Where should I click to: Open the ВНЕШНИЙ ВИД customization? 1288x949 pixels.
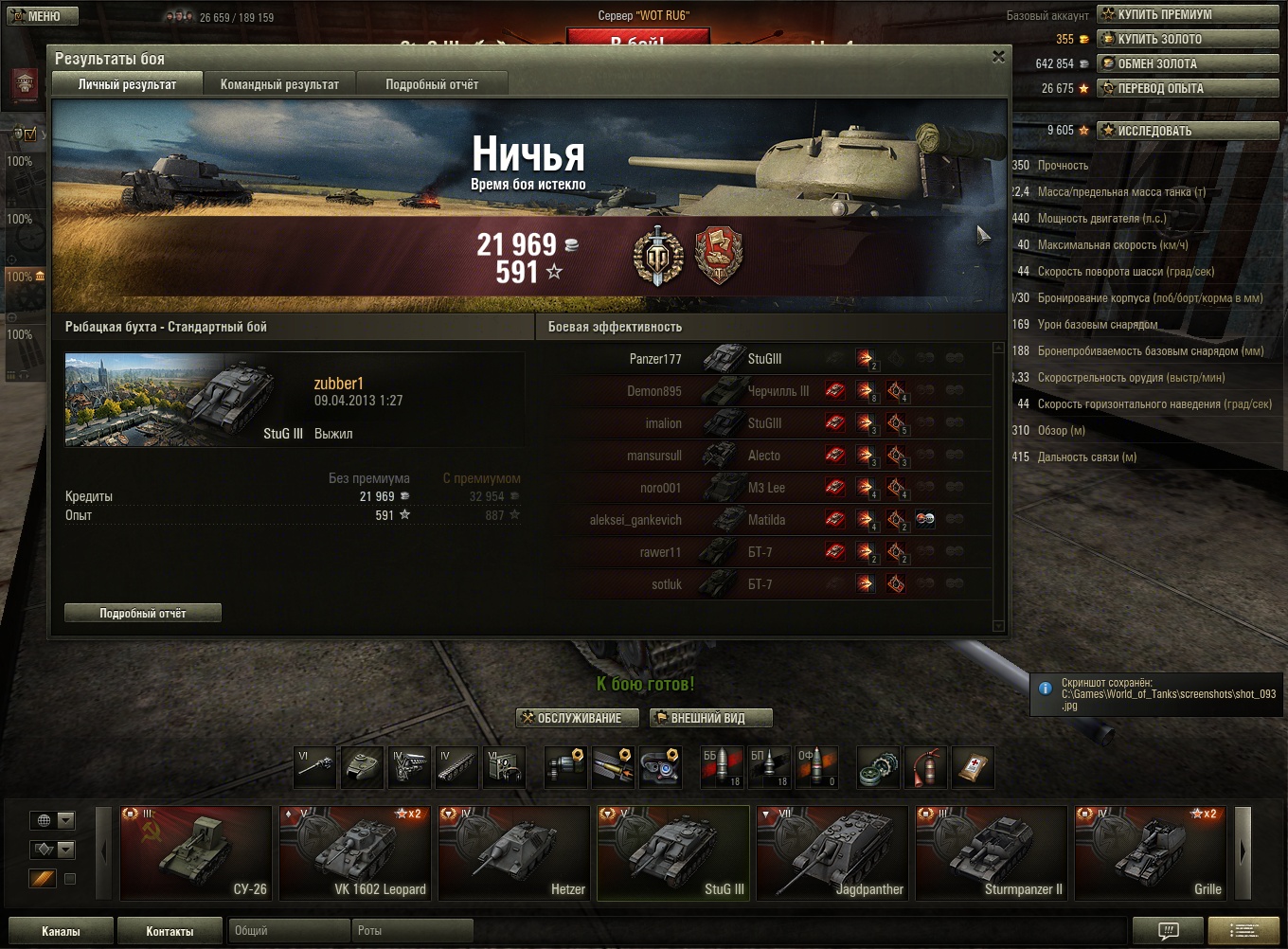click(711, 718)
